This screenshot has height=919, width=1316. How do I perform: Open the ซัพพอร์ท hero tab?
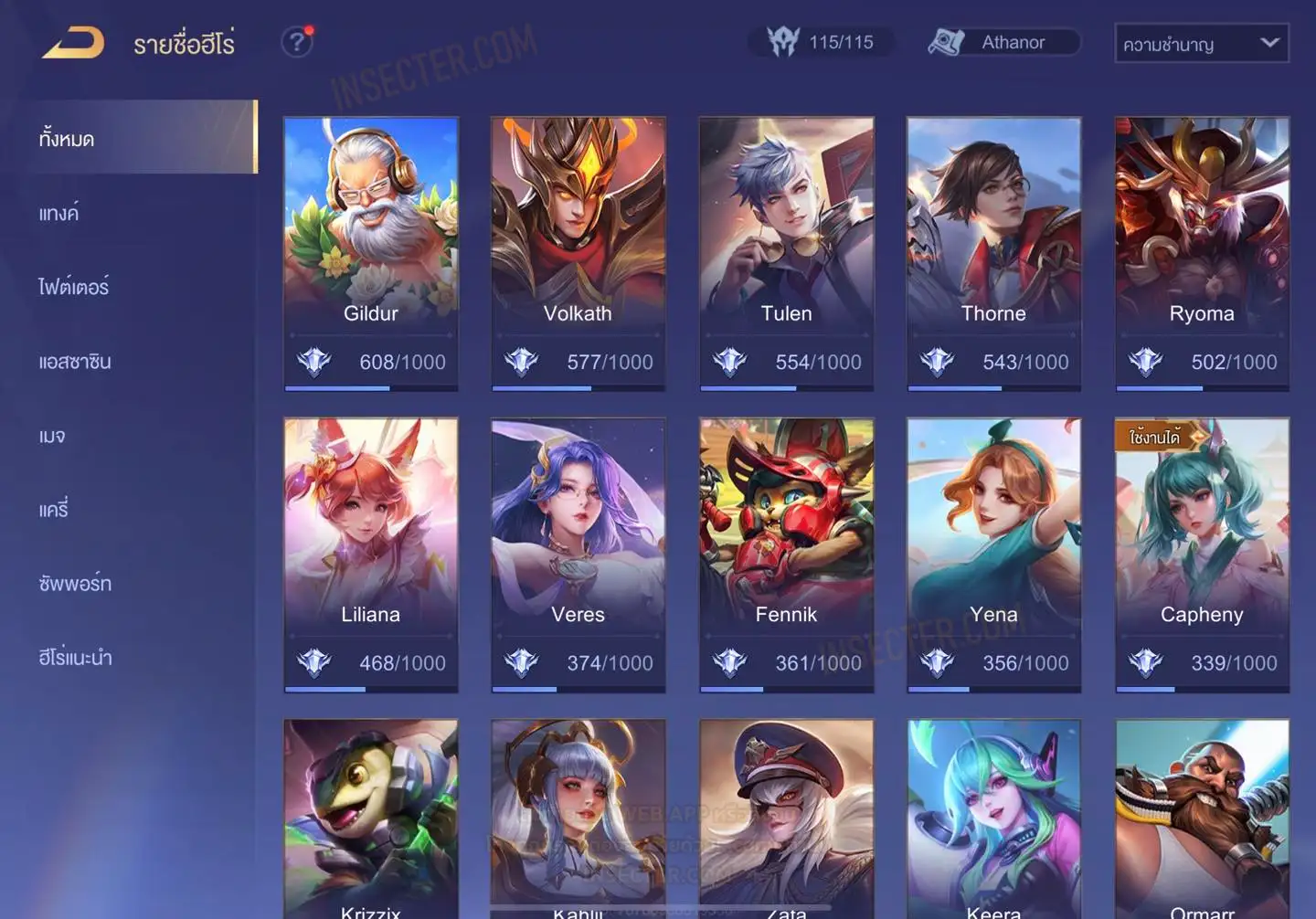point(75,583)
